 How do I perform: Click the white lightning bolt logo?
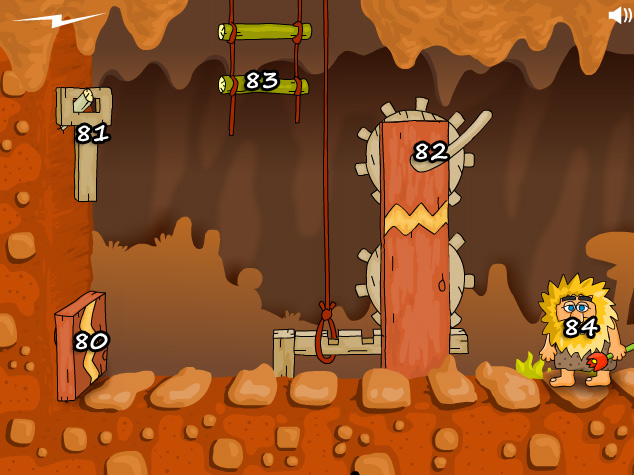point(58,19)
